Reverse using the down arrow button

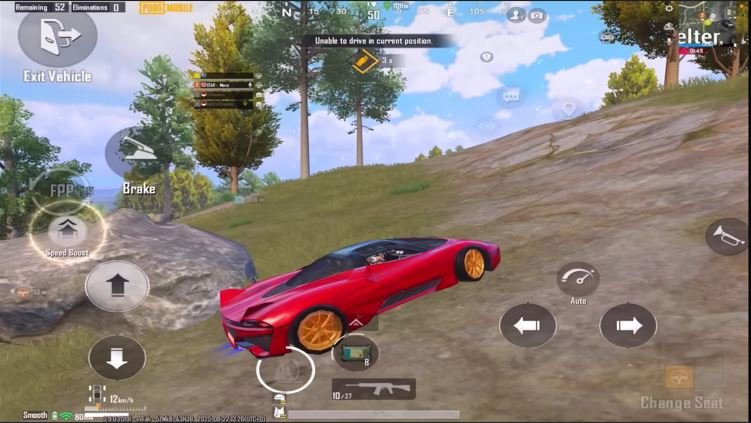117,357
